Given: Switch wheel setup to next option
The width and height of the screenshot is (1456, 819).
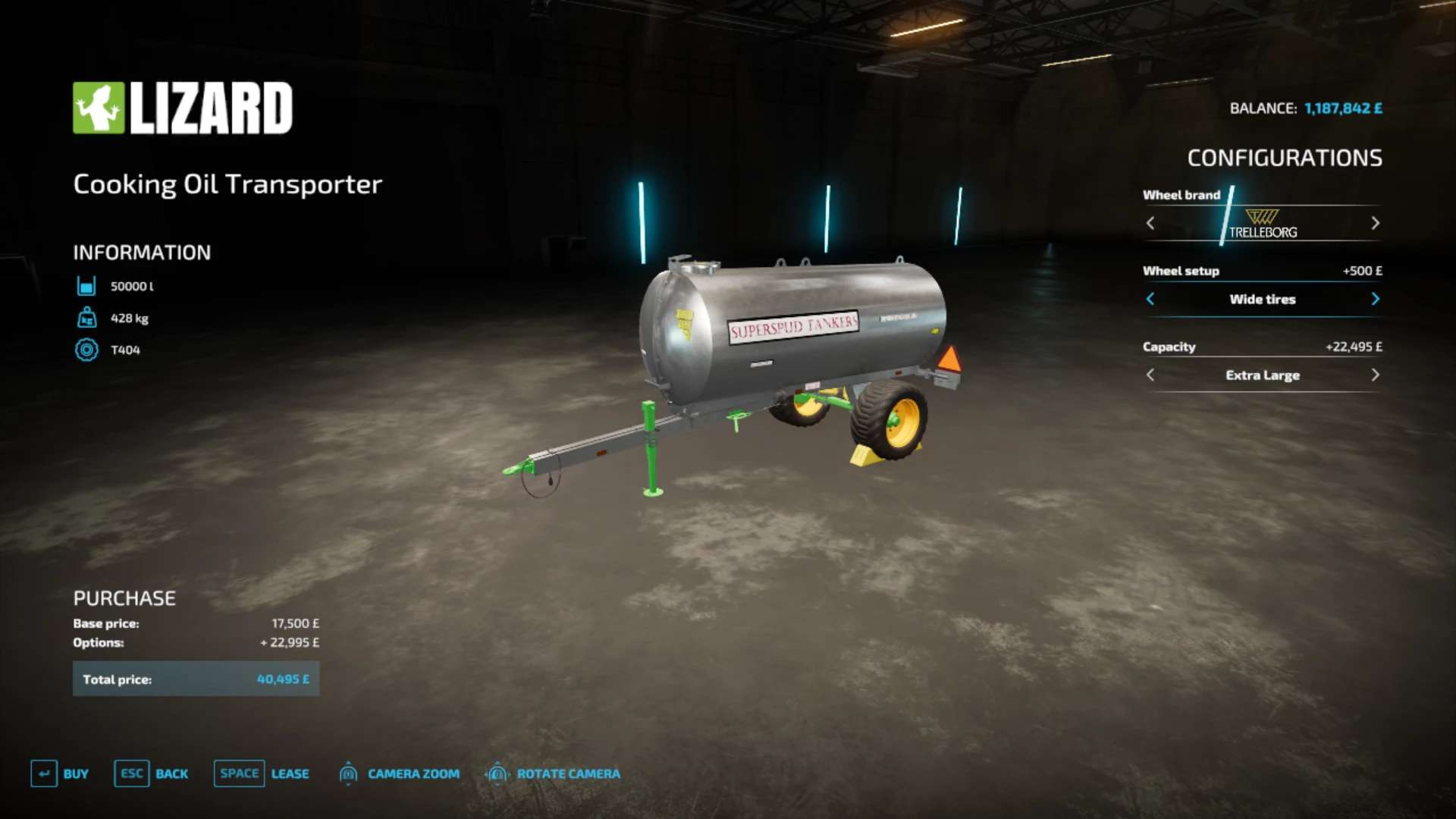Looking at the screenshot, I should point(1375,299).
